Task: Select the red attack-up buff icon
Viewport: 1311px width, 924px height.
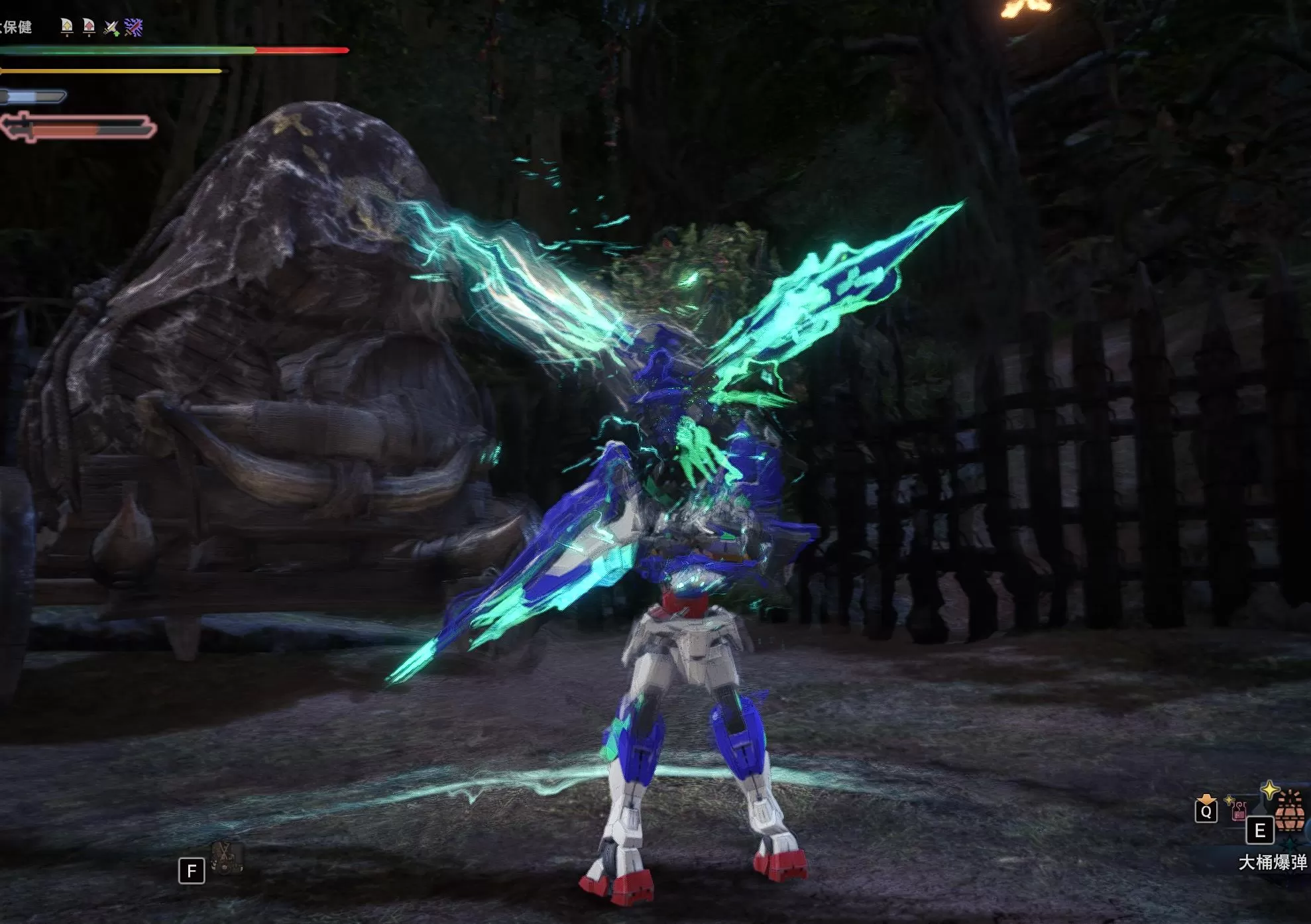Action: 89,27
